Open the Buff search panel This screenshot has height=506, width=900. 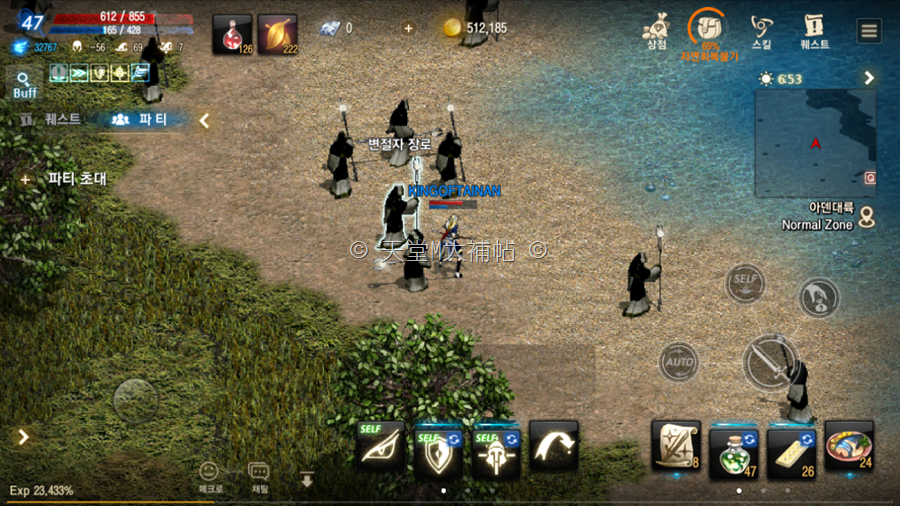[x=24, y=84]
